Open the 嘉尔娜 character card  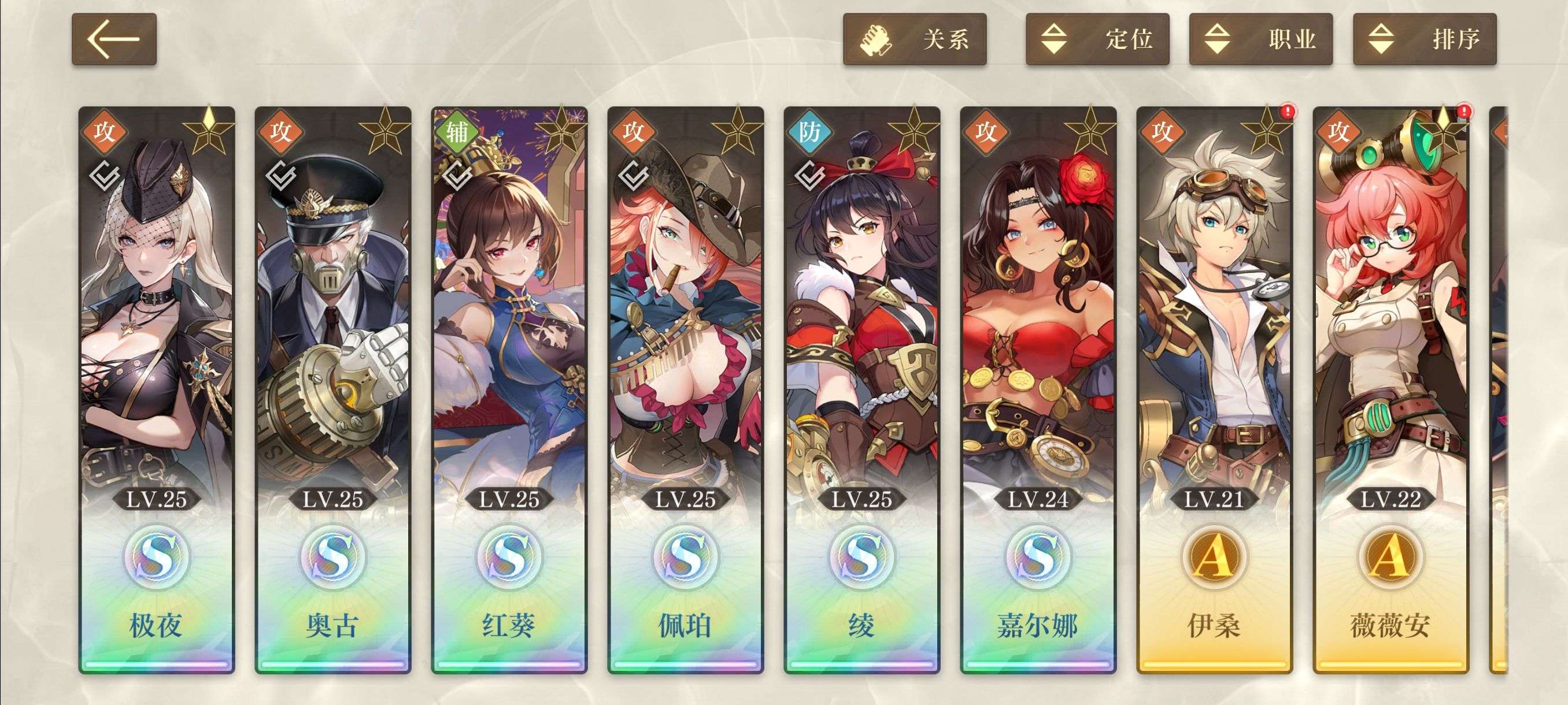pos(1038,389)
